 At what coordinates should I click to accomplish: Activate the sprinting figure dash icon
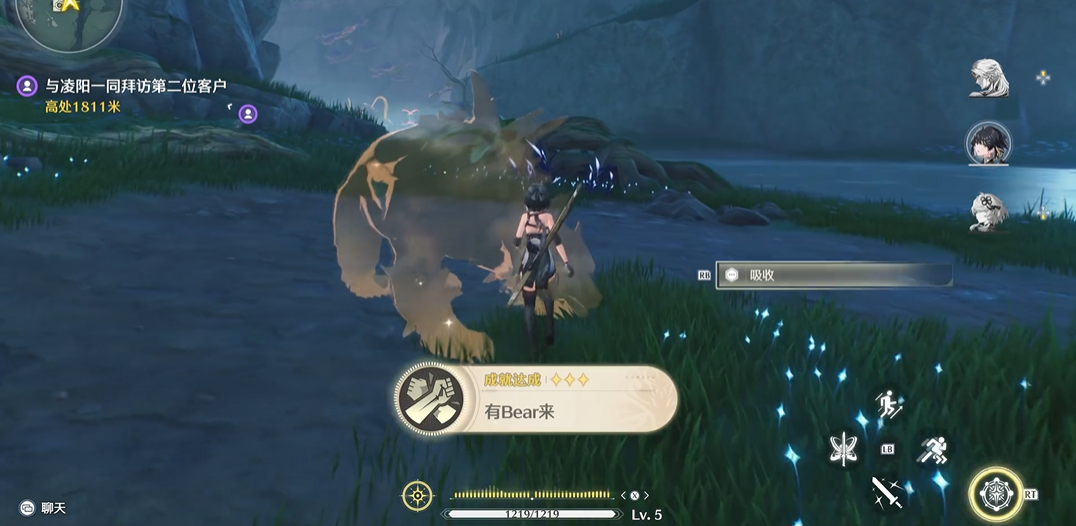pos(931,450)
